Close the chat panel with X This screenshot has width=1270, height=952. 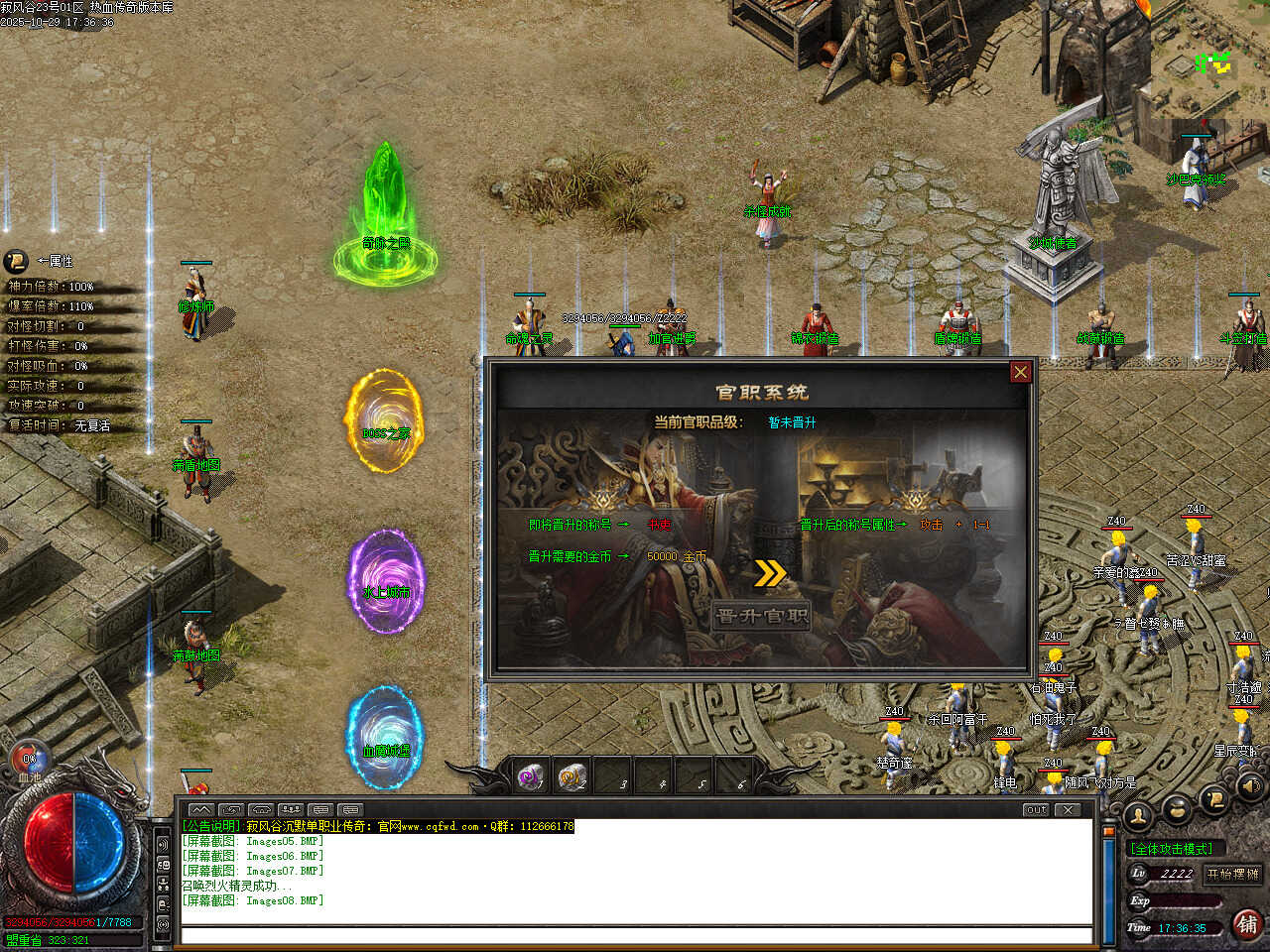1067,809
